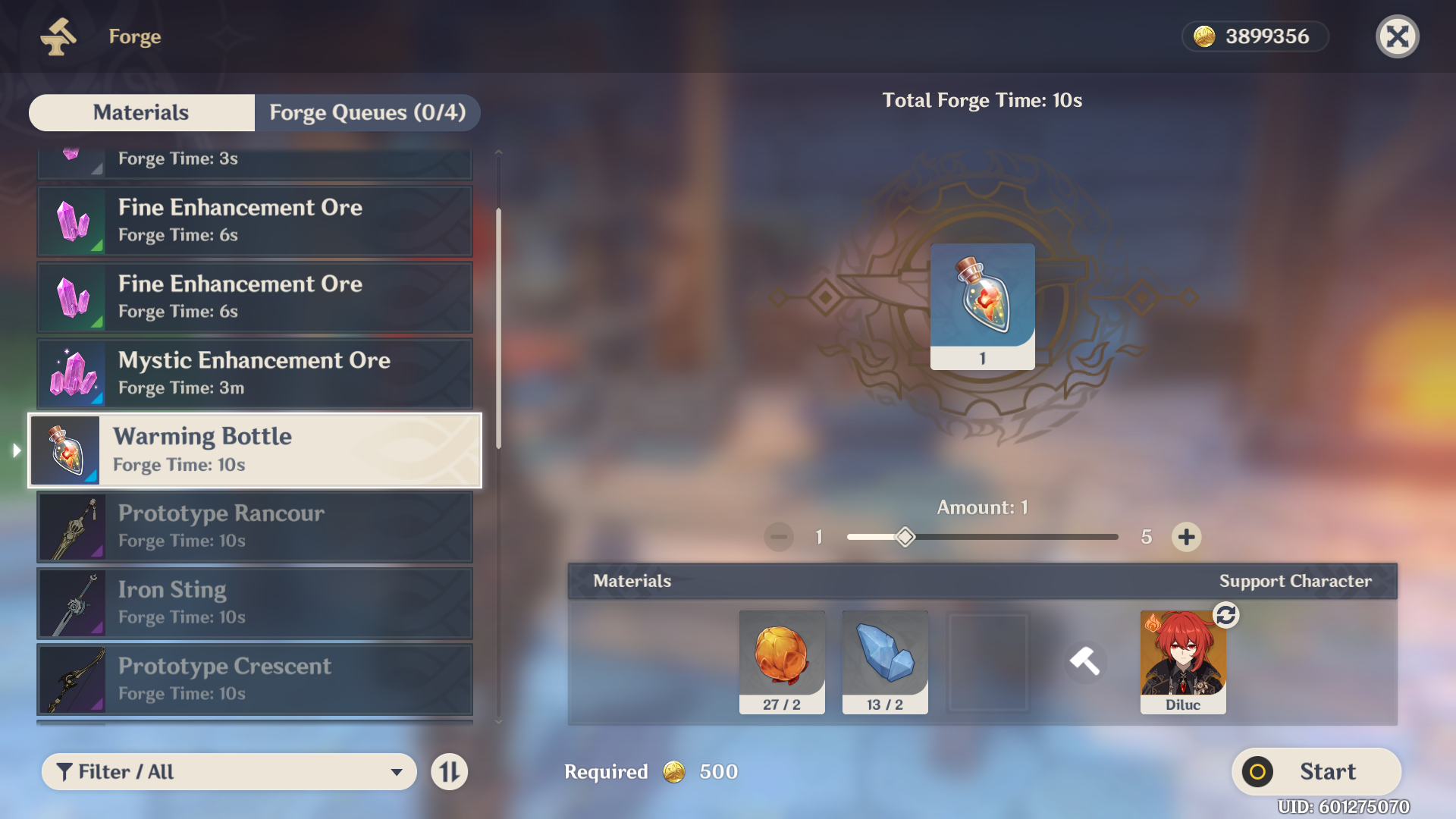
Task: Choose the Prototype Crescent recipe
Action: (255, 679)
